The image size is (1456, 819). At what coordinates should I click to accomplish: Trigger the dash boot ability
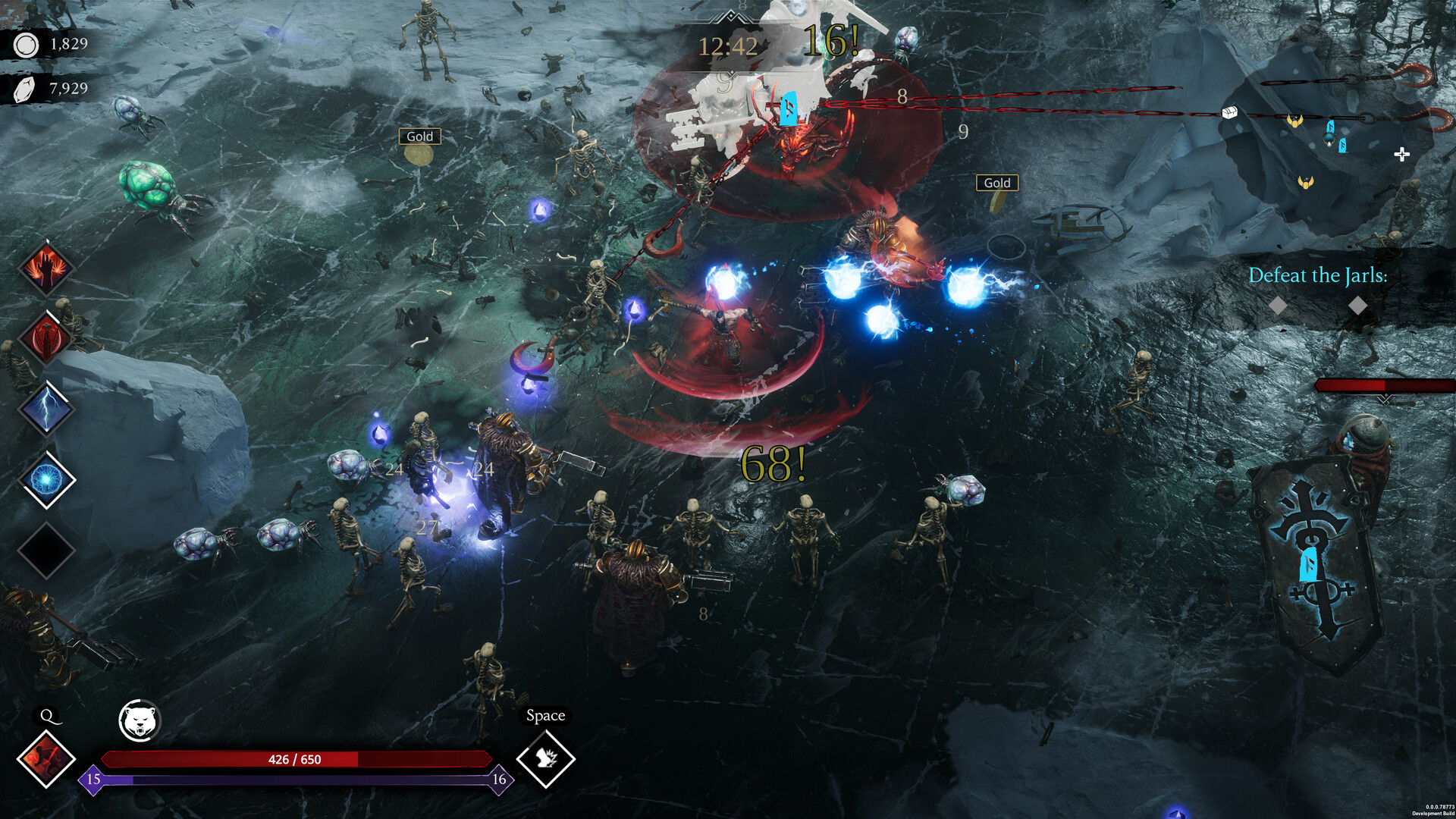tap(546, 758)
